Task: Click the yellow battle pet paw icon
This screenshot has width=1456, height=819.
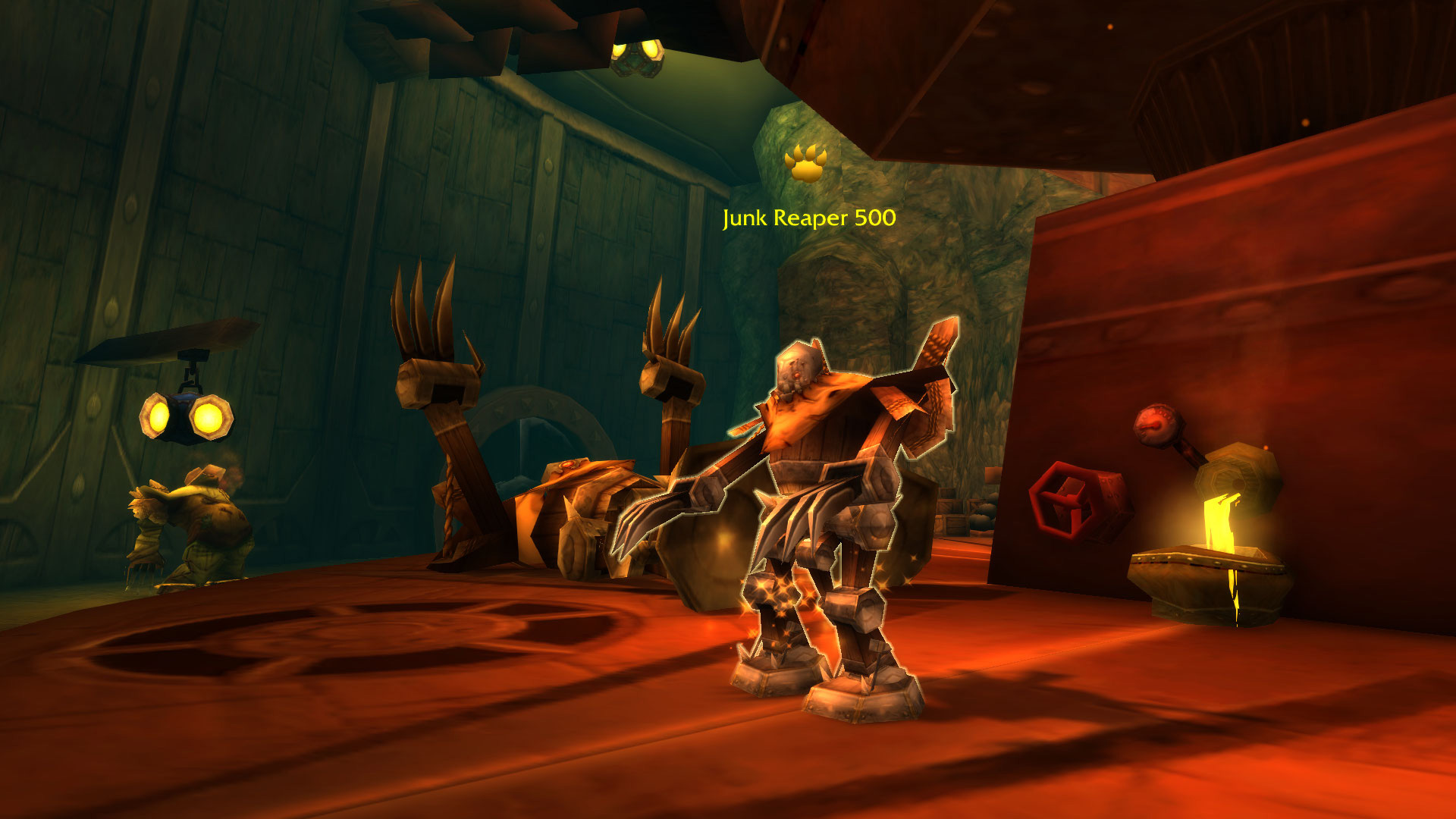Action: 805,163
